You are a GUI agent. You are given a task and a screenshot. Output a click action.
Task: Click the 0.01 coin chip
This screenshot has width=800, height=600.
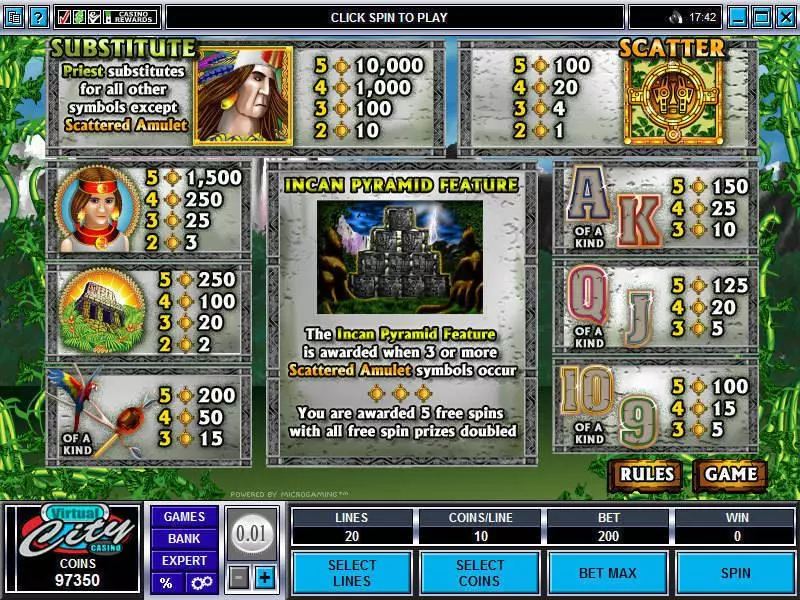pyautogui.click(x=250, y=534)
